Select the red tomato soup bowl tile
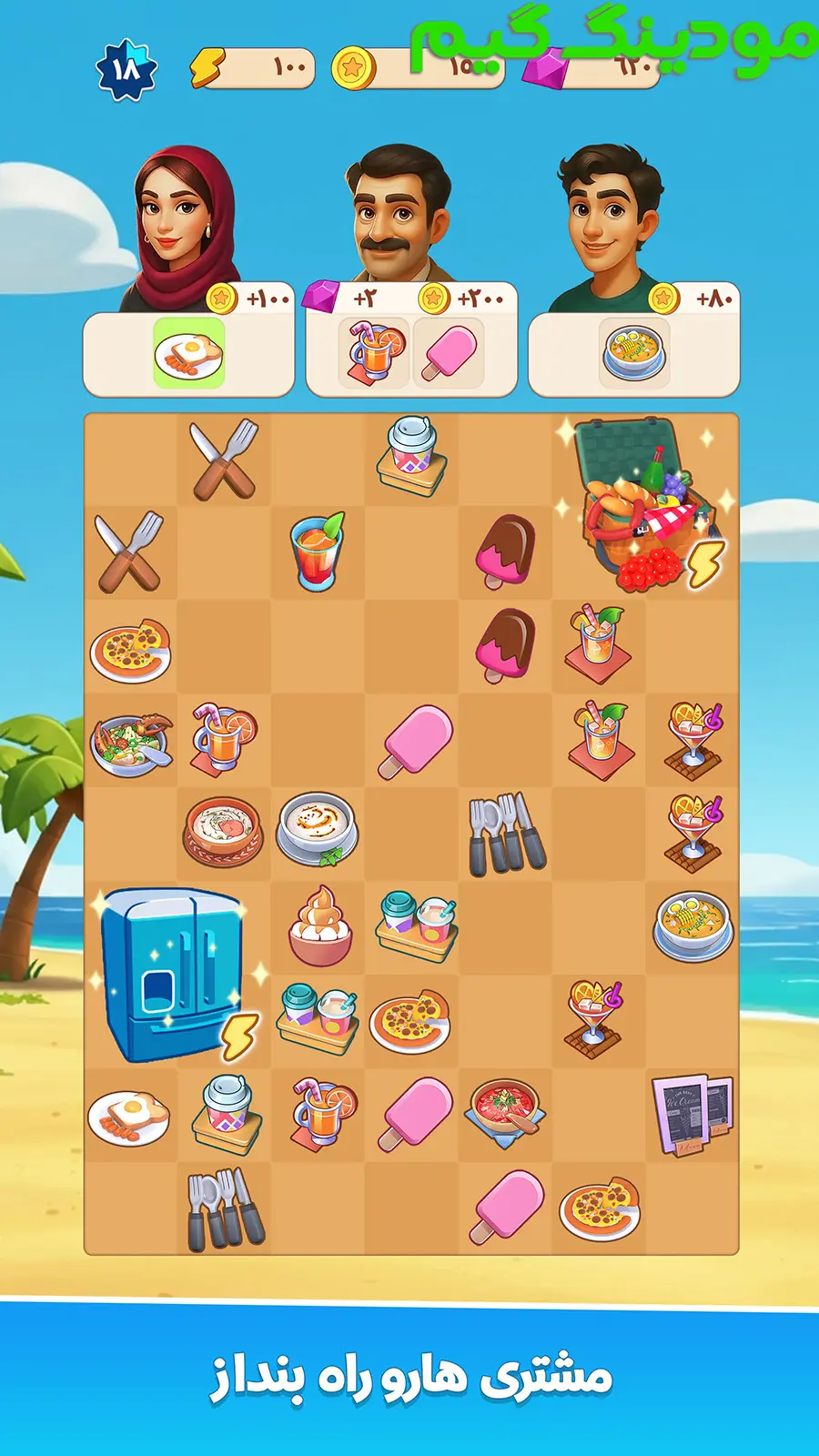The height and width of the screenshot is (1456, 819). click(x=505, y=1113)
